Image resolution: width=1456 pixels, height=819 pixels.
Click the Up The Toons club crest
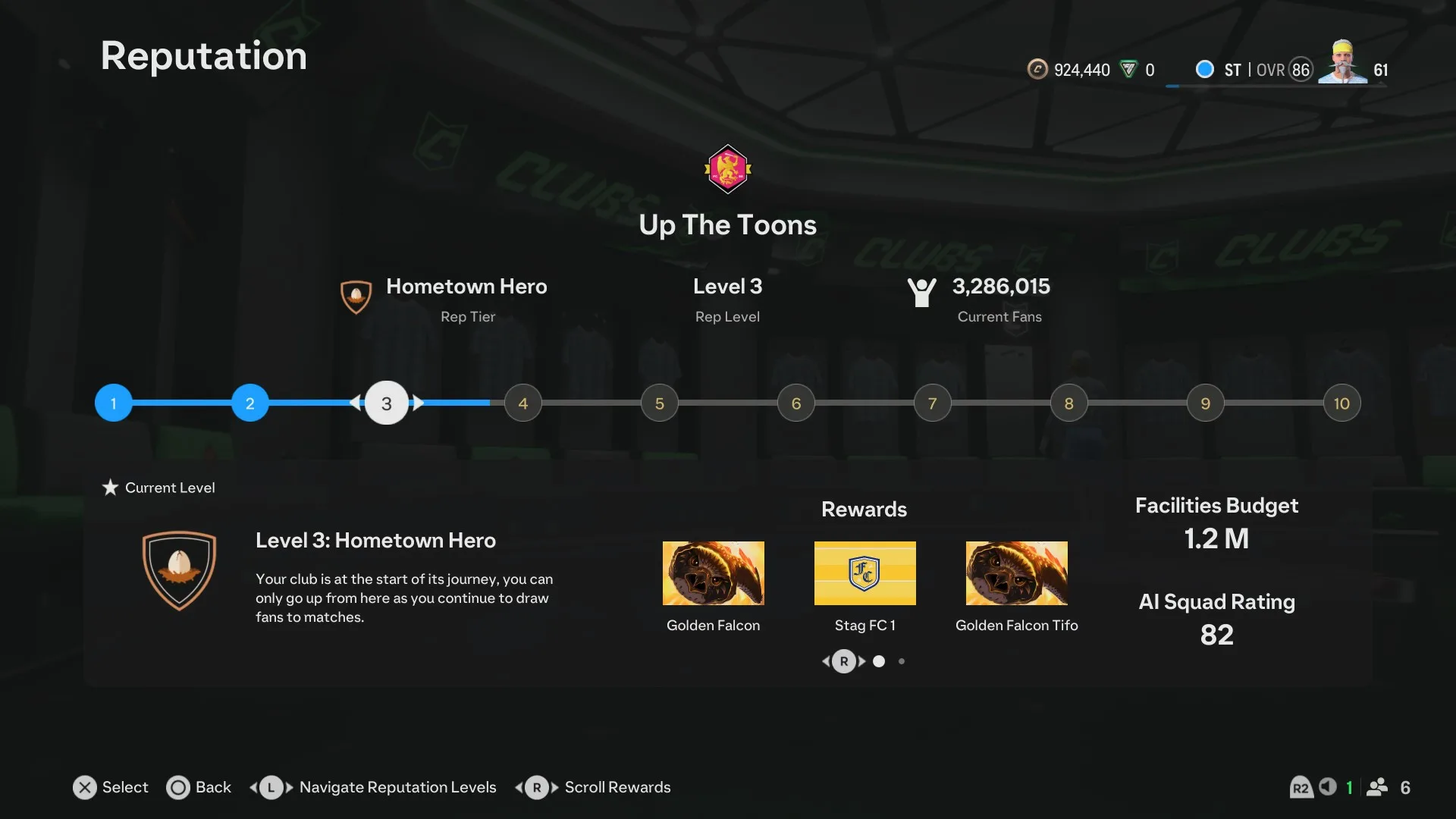tap(728, 169)
